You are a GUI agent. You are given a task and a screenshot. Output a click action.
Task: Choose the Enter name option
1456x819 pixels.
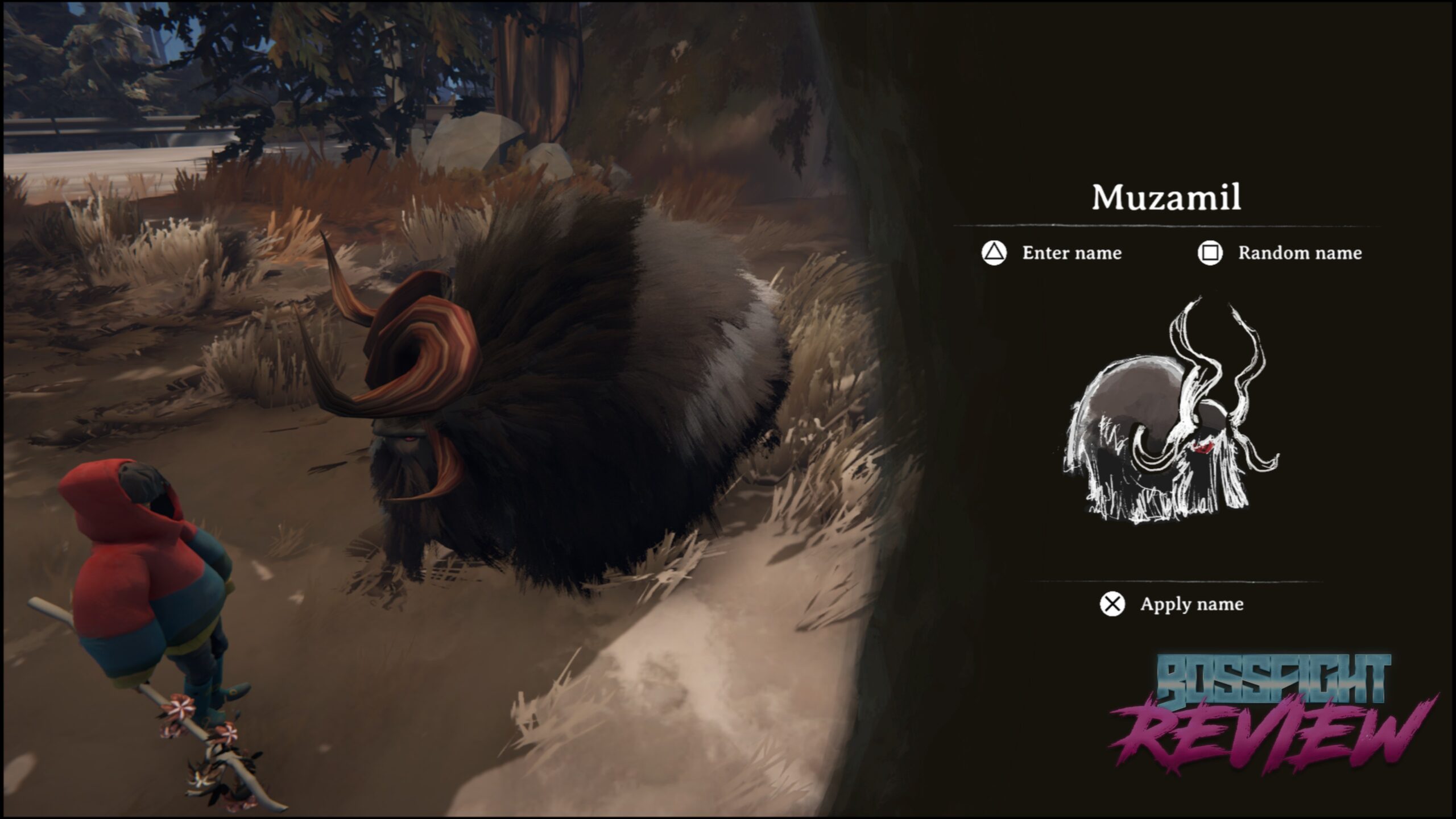pyautogui.click(x=1052, y=253)
